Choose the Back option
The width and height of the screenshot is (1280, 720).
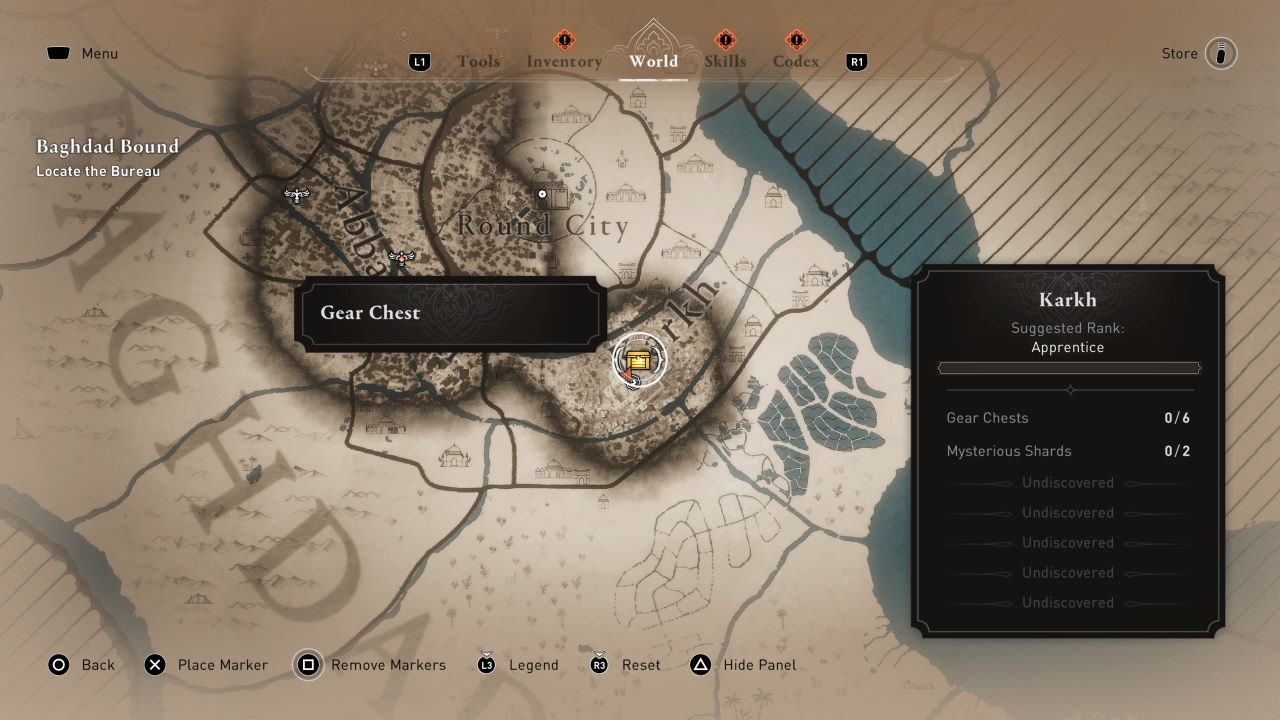pos(82,665)
